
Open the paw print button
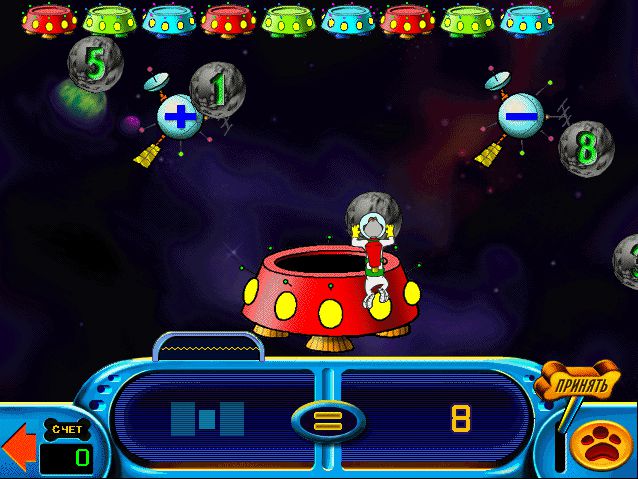tap(602, 446)
